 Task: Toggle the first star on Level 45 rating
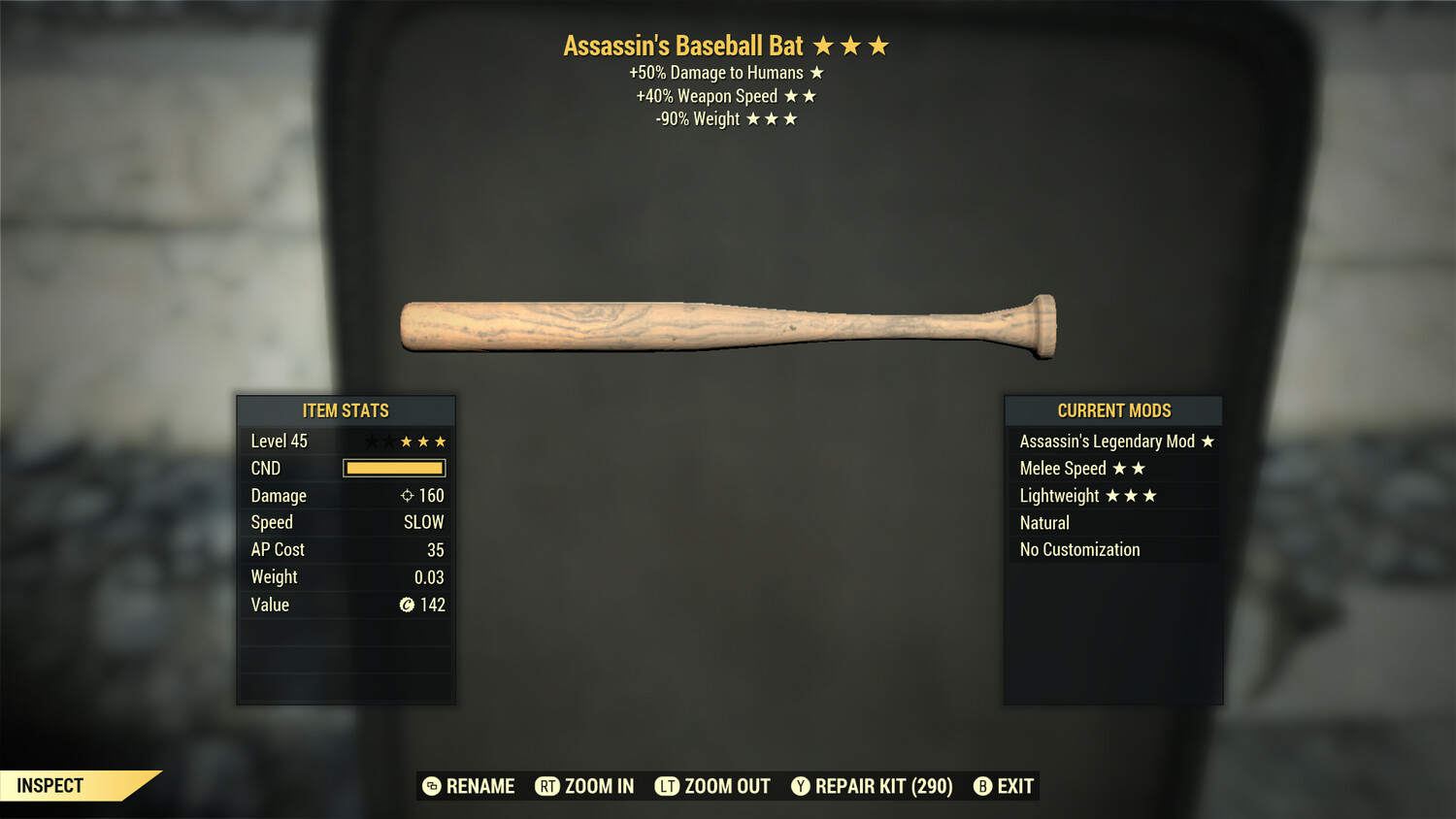tap(370, 441)
